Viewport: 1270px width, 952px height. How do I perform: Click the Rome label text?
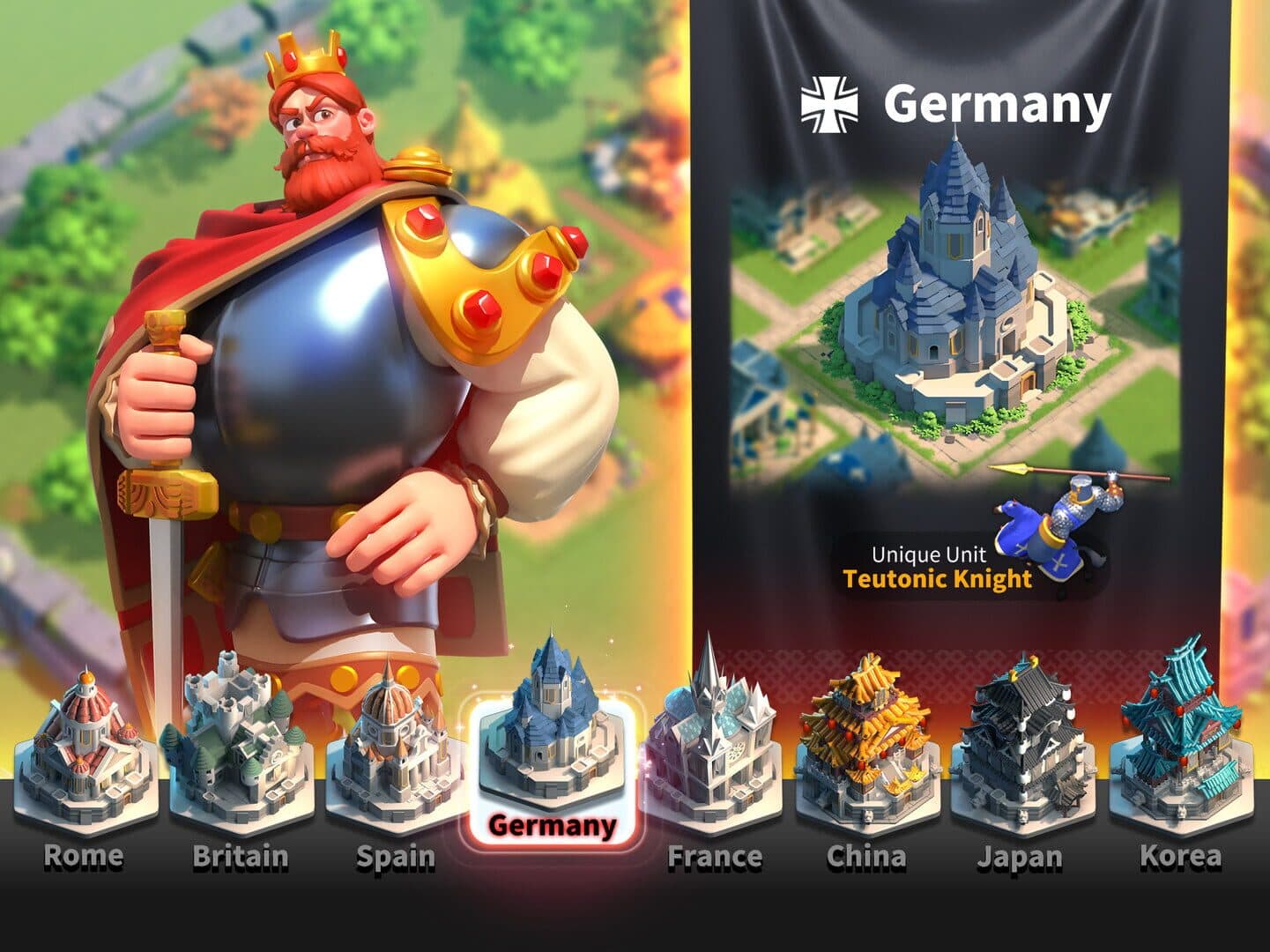point(83,855)
